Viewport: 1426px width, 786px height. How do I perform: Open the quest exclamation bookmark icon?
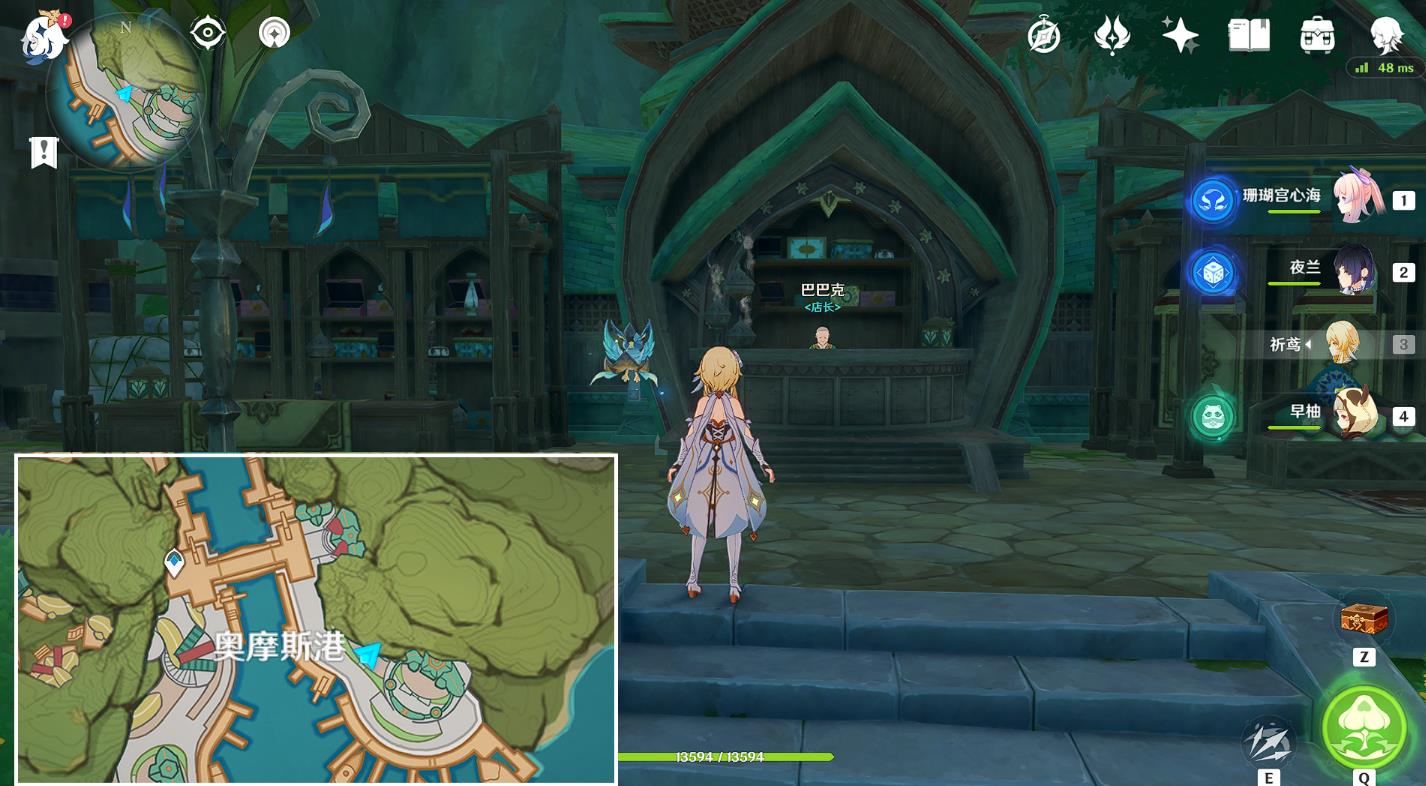(44, 152)
